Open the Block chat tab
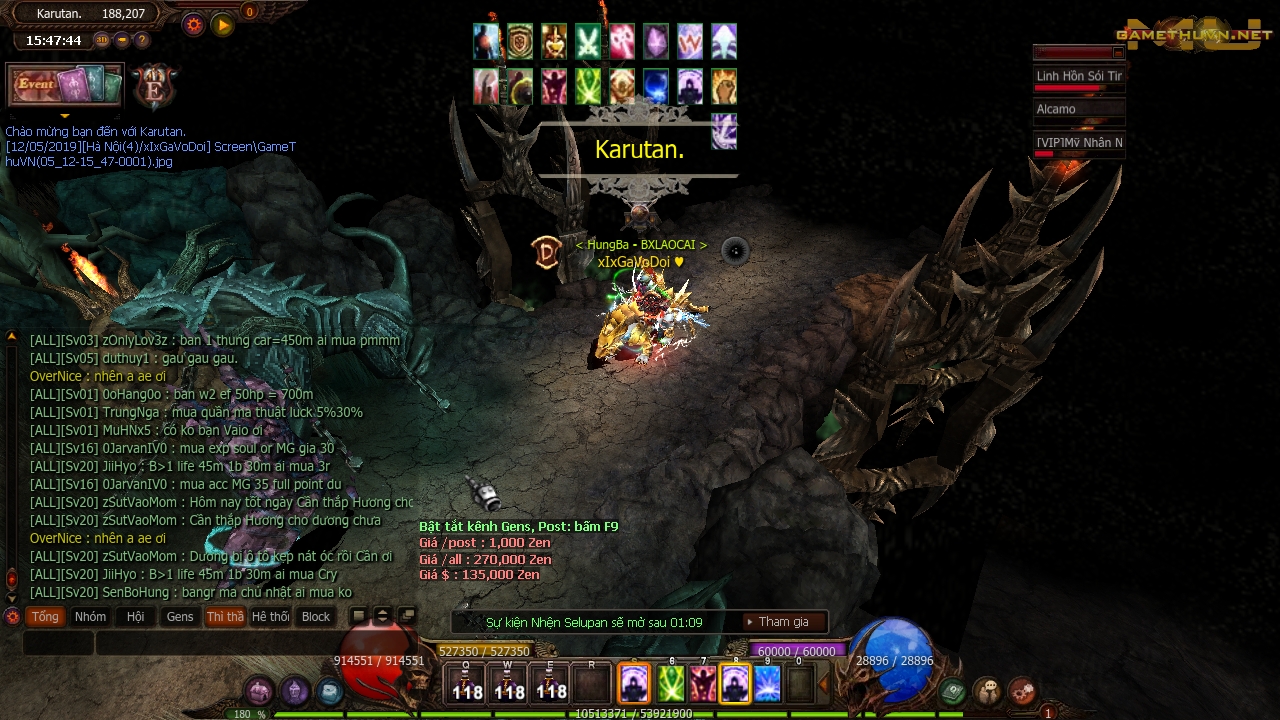Screen dimensions: 1280x720 [316, 616]
